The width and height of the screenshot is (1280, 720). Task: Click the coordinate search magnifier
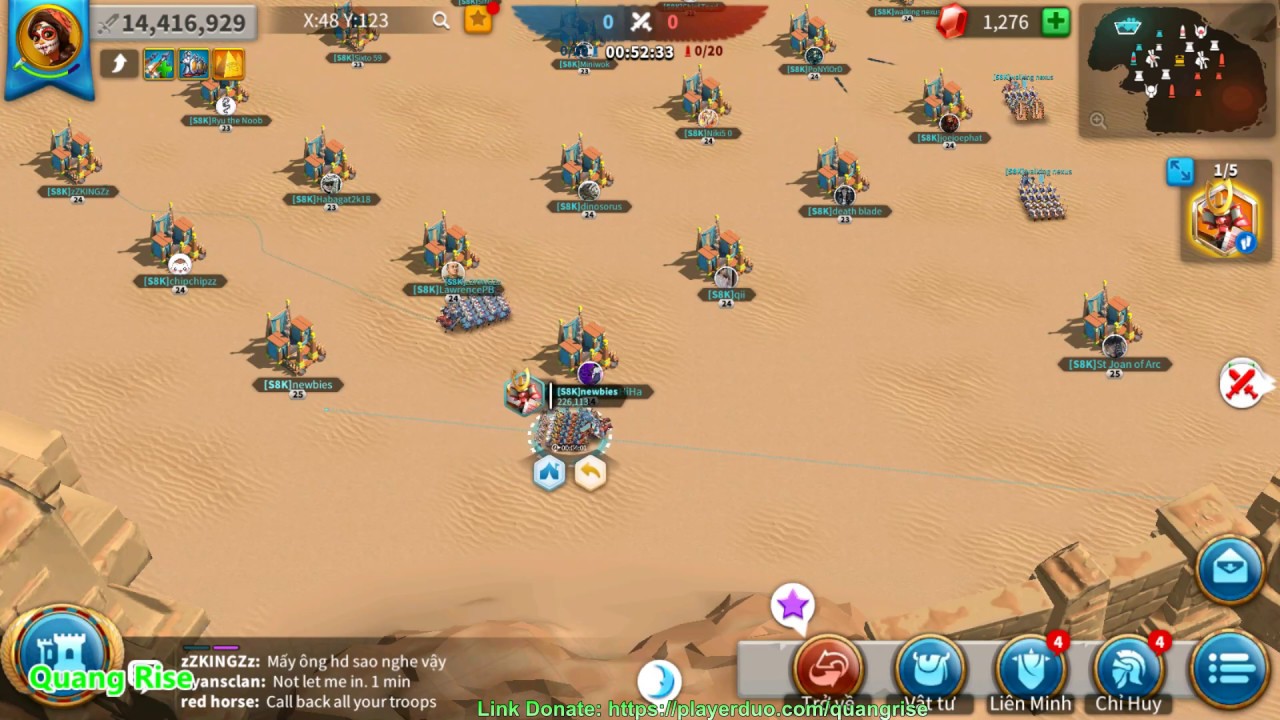coord(441,20)
